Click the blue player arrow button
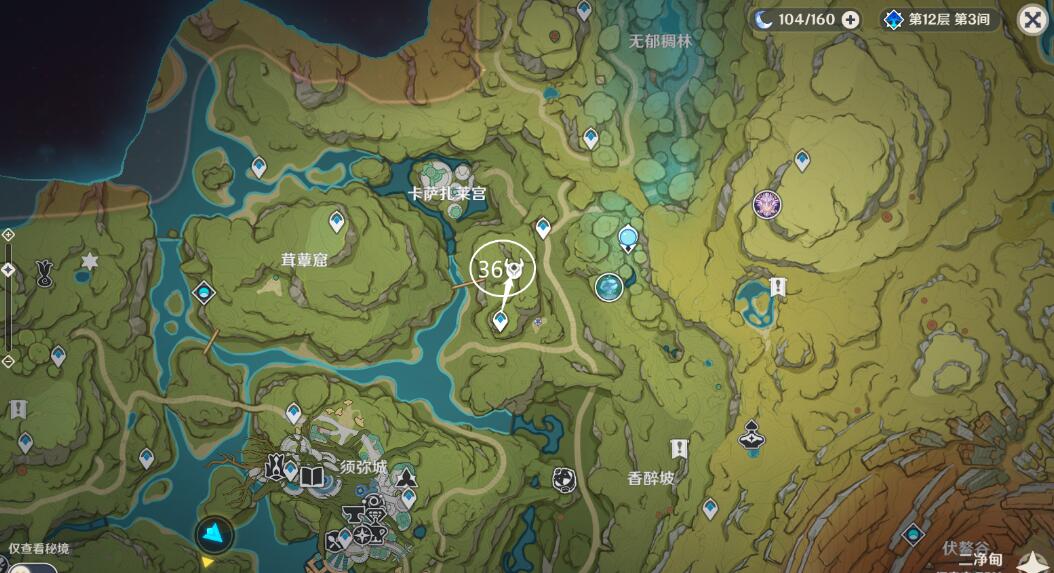Image resolution: width=1054 pixels, height=573 pixels. (x=214, y=533)
